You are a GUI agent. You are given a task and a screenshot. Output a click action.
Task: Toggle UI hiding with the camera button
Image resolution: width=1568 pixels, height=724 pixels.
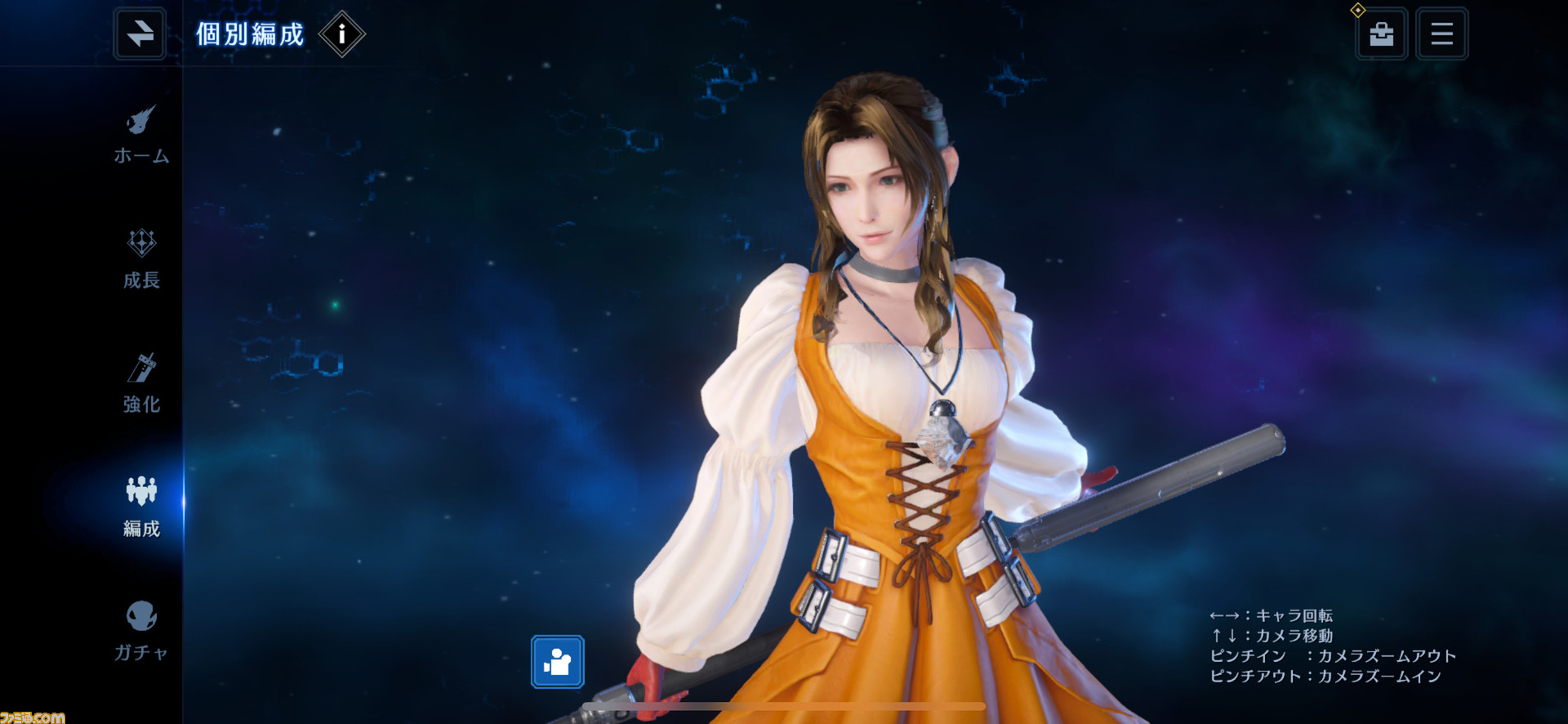(x=558, y=663)
